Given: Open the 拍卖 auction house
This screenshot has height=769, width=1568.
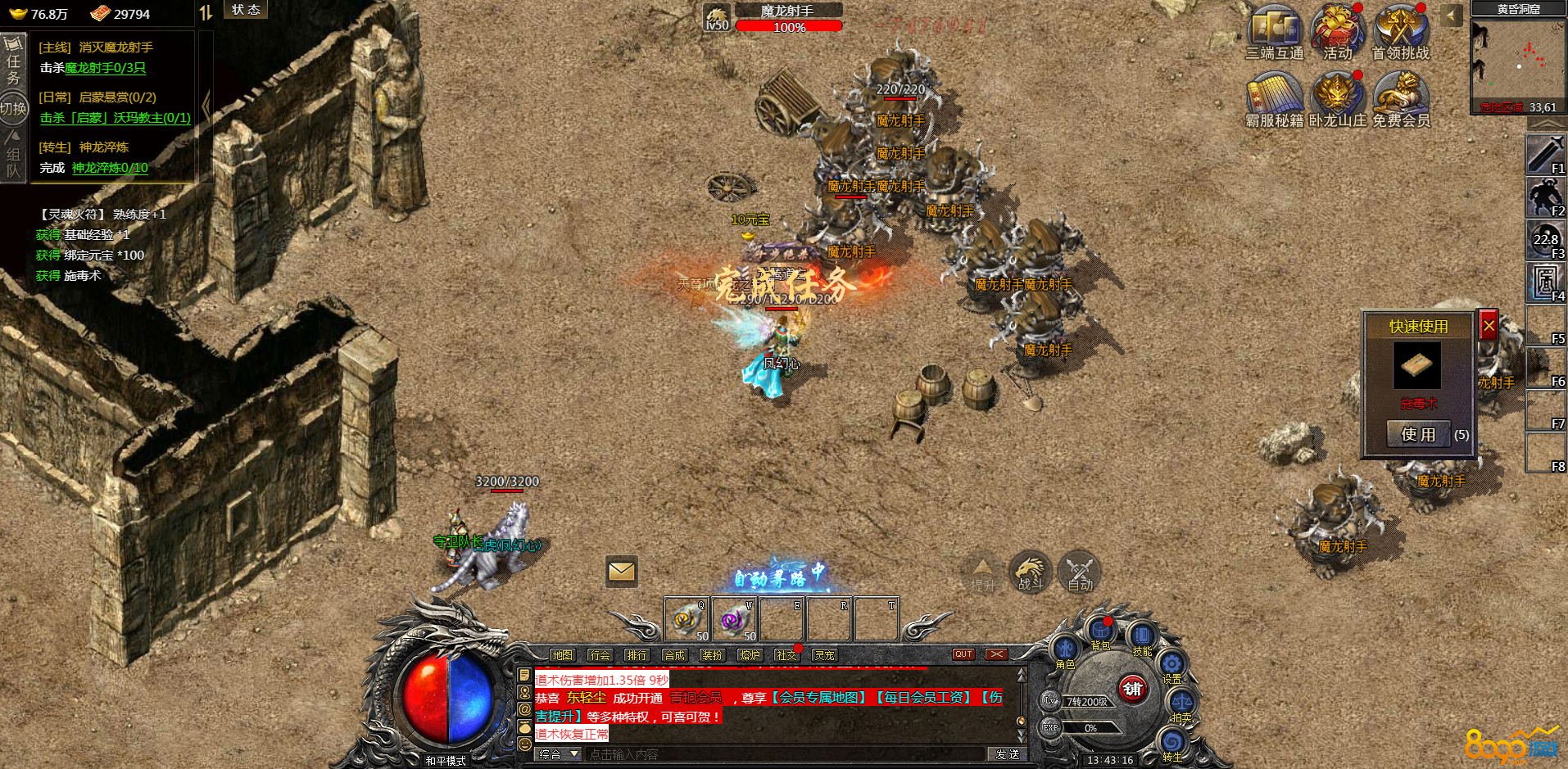Looking at the screenshot, I should [x=1181, y=703].
